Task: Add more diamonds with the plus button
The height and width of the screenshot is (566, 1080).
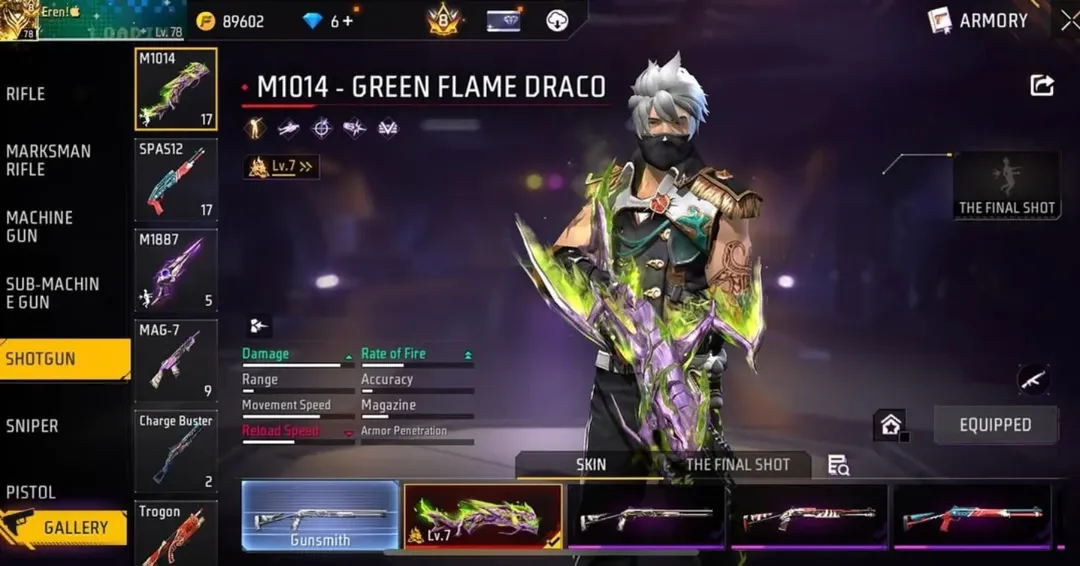Action: [x=348, y=21]
